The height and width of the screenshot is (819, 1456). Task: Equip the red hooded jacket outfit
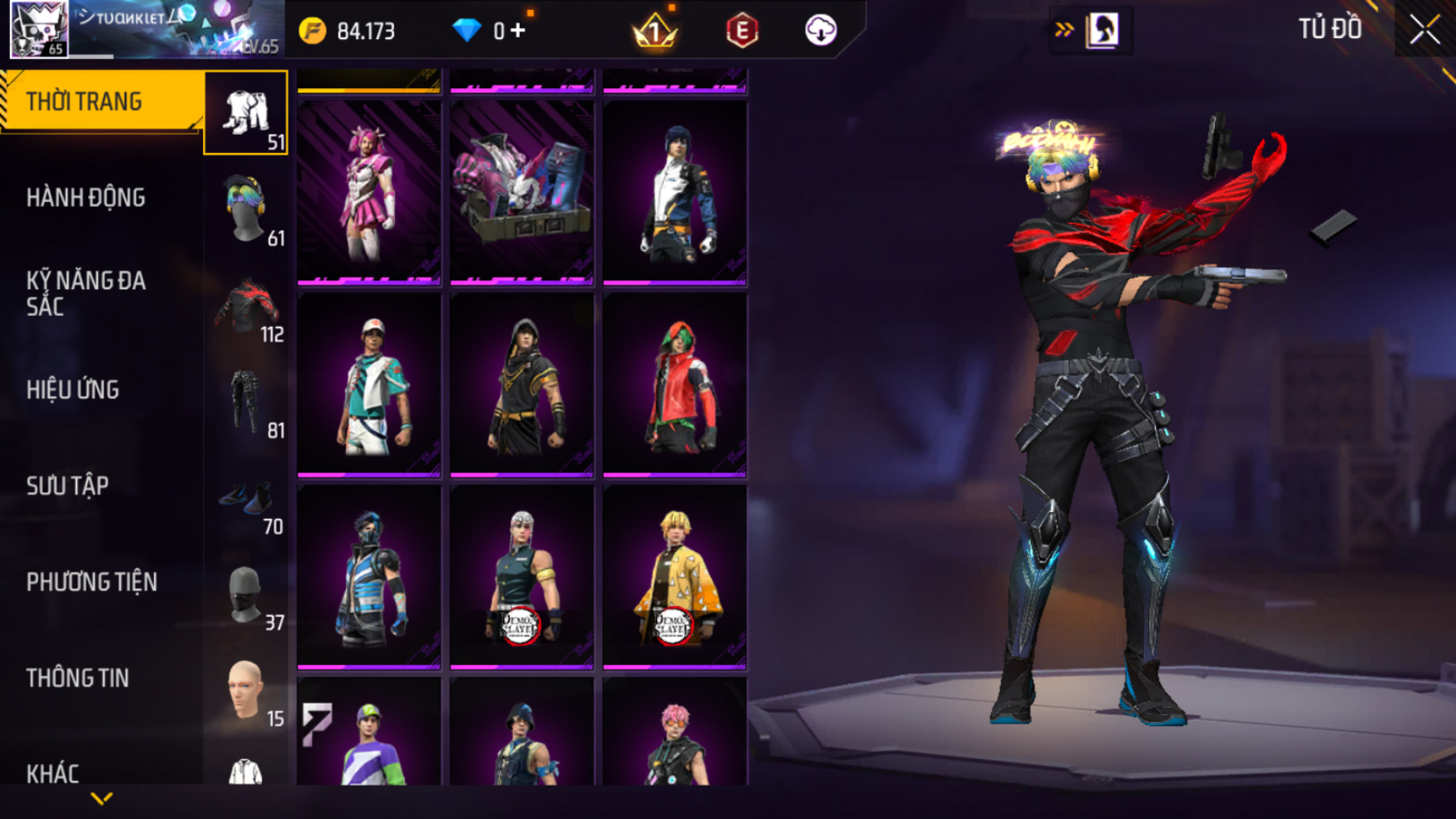[674, 385]
